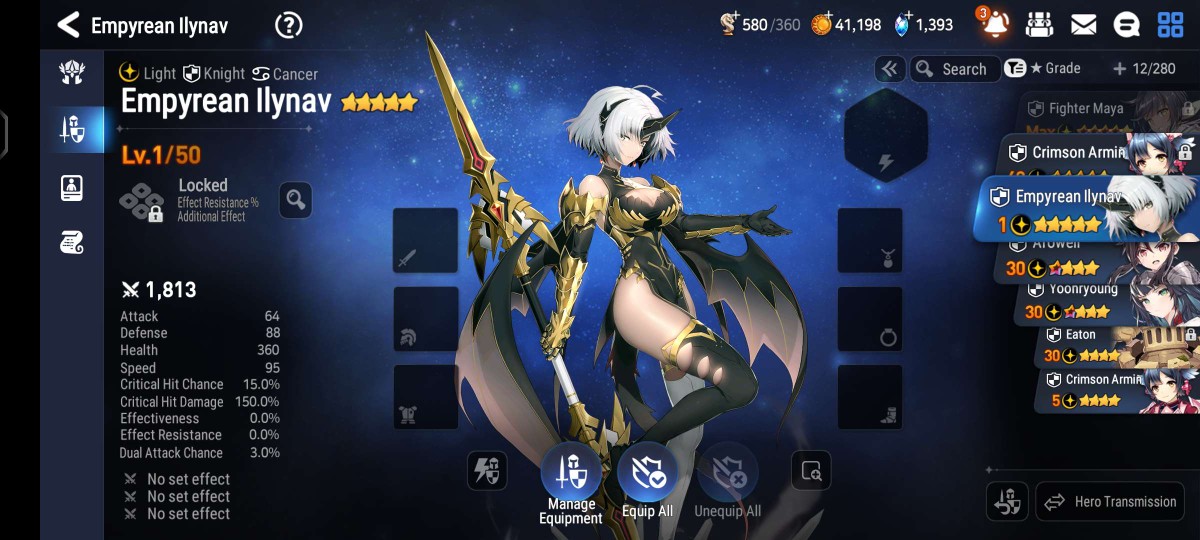The height and width of the screenshot is (540, 1200).
Task: Open the scroll tab in left sidebar
Action: 72,241
